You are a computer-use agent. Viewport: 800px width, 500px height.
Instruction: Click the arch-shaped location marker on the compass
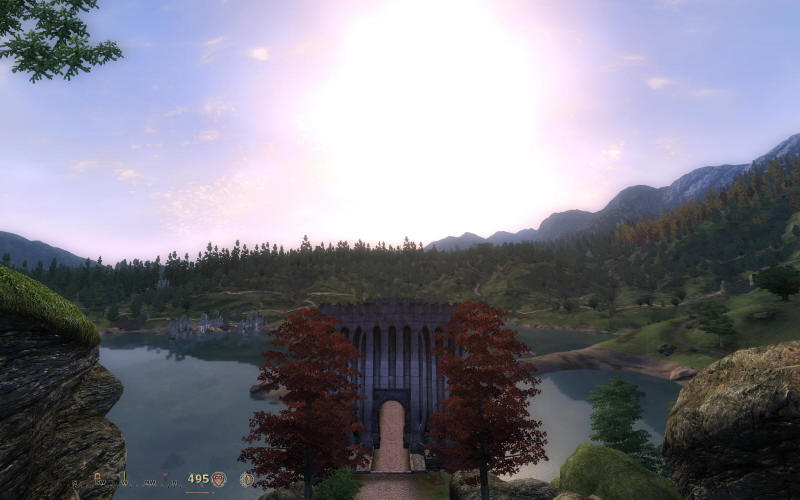pyautogui.click(x=97, y=476)
